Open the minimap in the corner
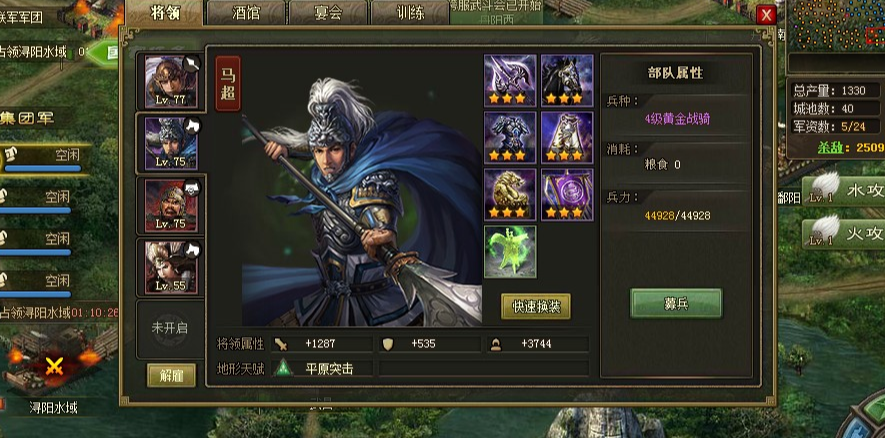This screenshot has width=885, height=438. coord(836,36)
